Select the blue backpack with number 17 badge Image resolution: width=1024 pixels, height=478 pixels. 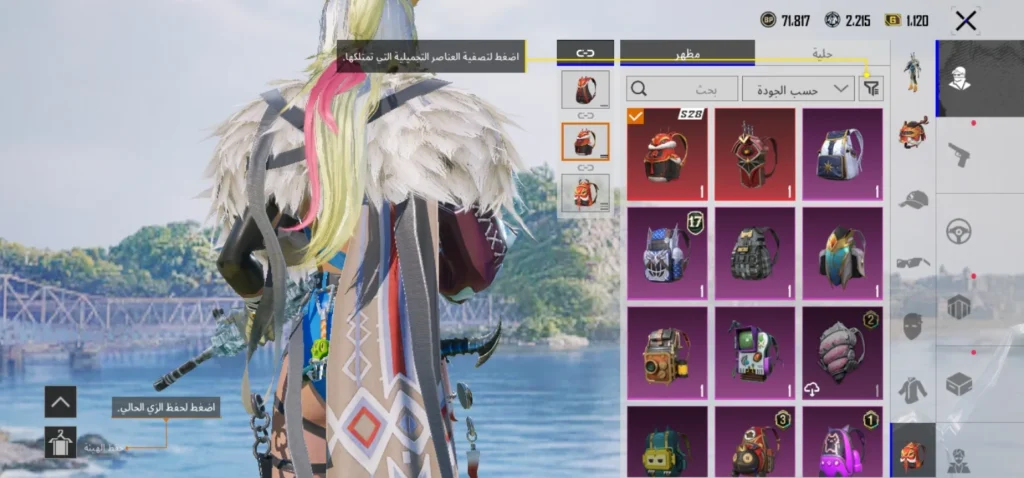[x=666, y=253]
